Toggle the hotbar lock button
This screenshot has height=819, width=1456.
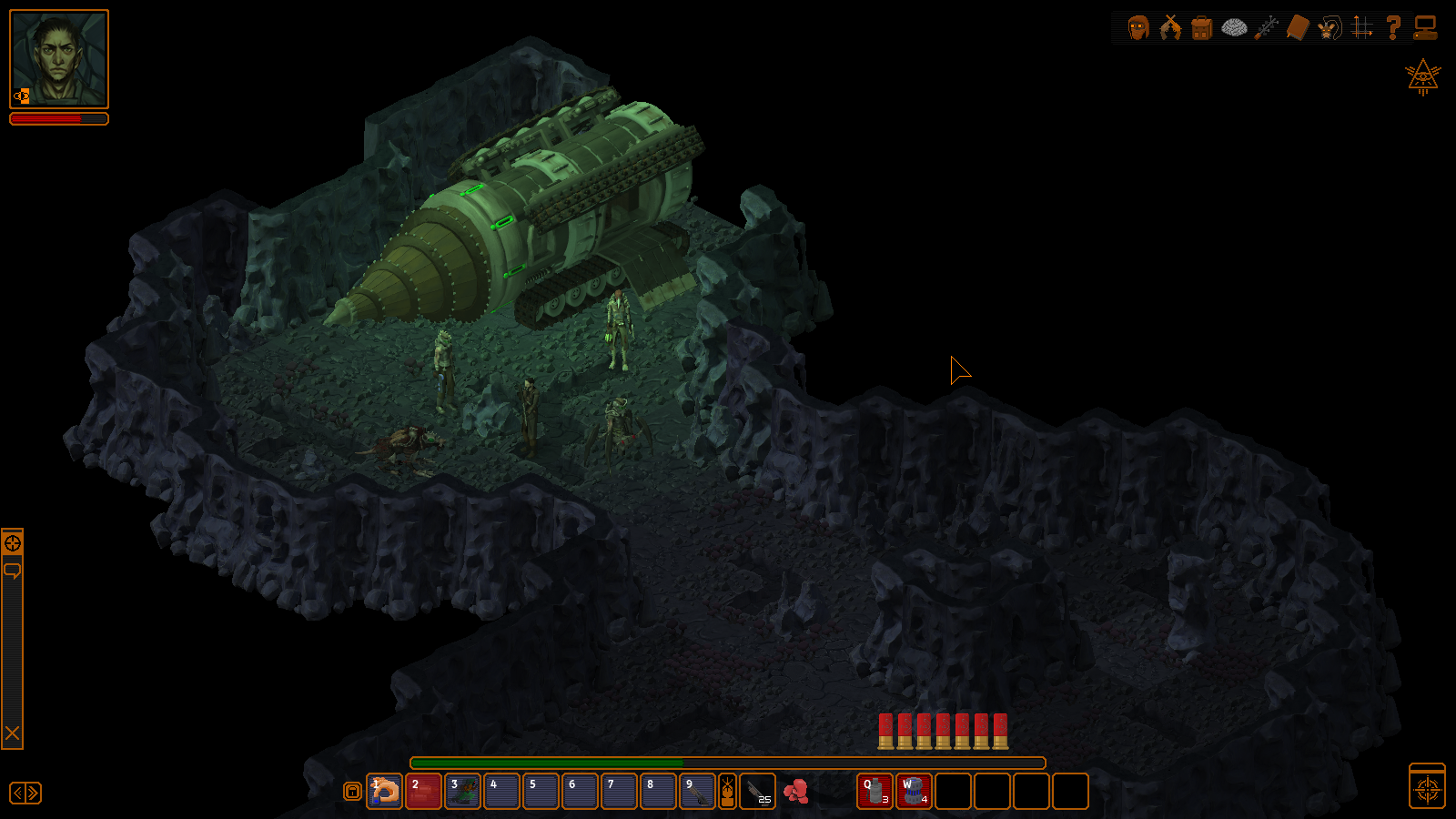pyautogui.click(x=352, y=792)
